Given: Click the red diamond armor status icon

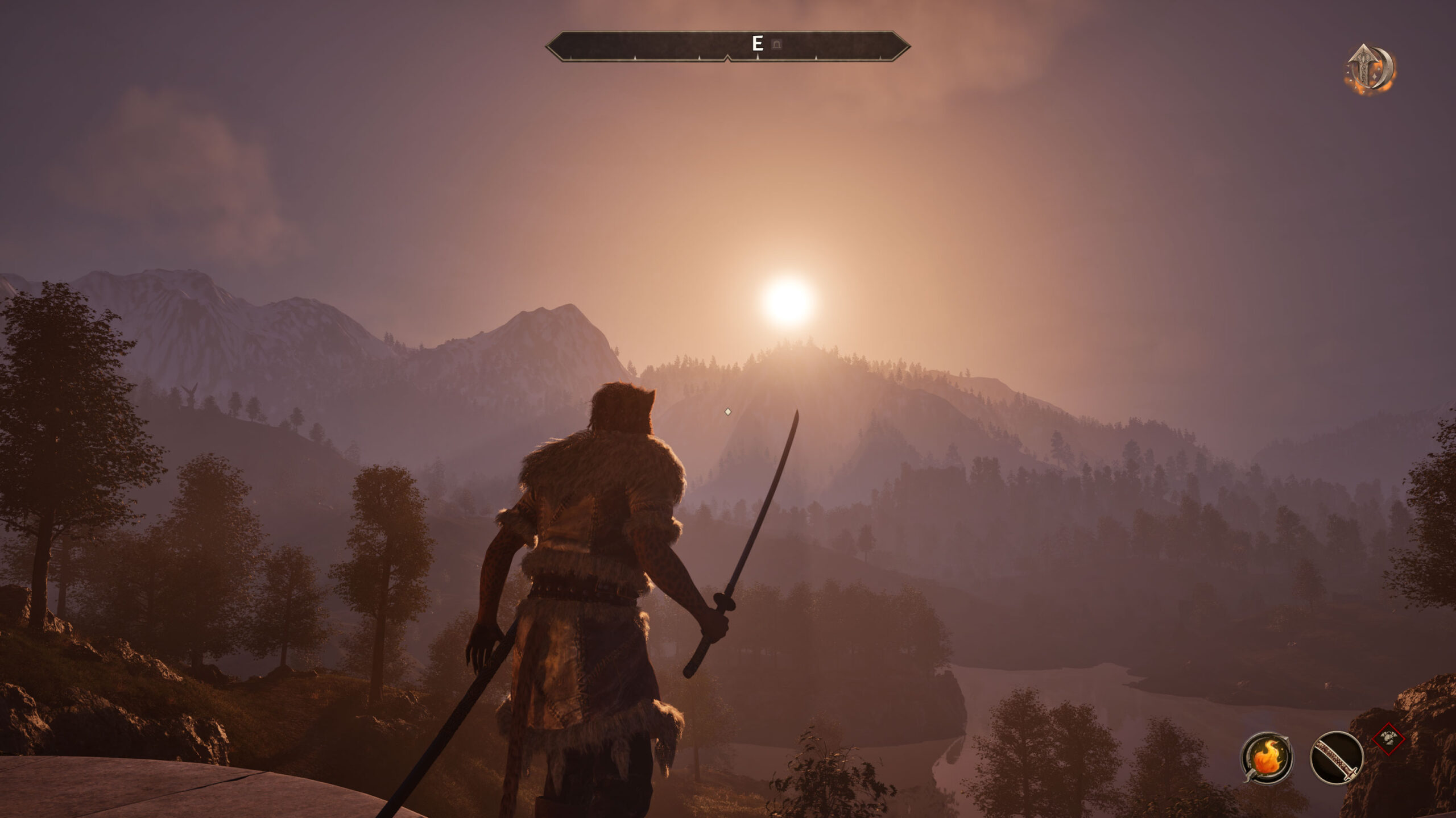Looking at the screenshot, I should [1388, 739].
